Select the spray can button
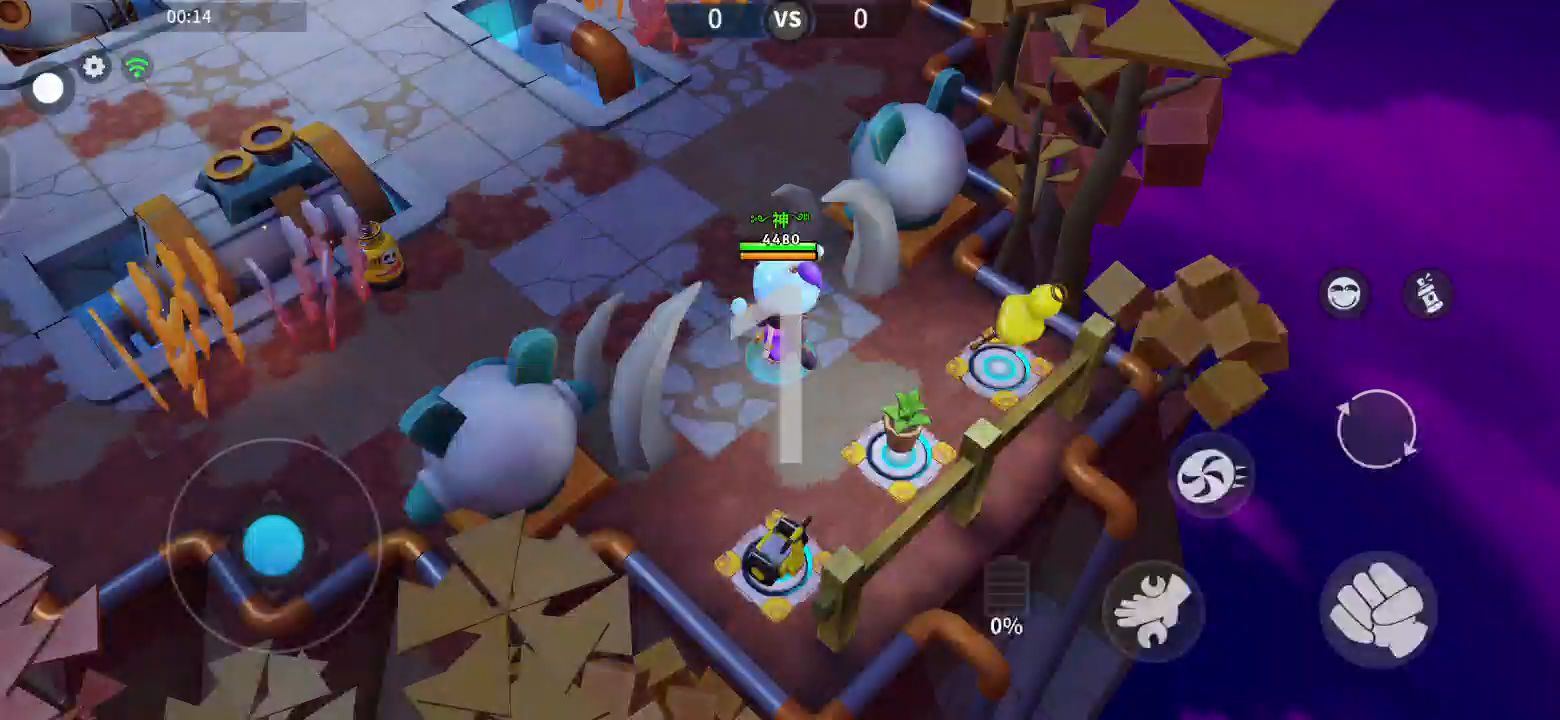Screen dimensions: 1560x720 1428,293
